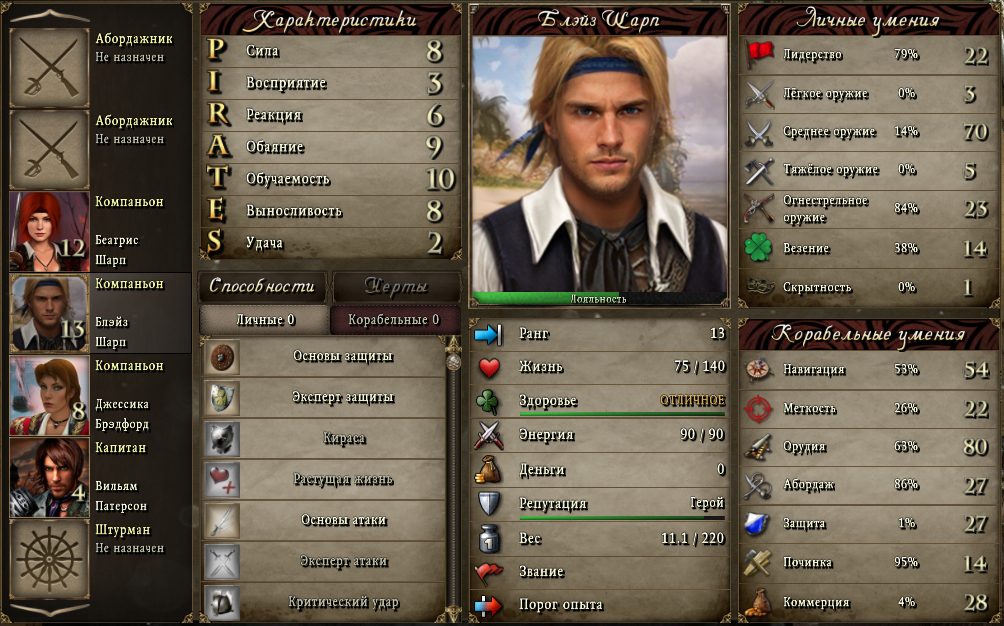Show the Личные 0 abilities sub-tab

[x=265, y=320]
